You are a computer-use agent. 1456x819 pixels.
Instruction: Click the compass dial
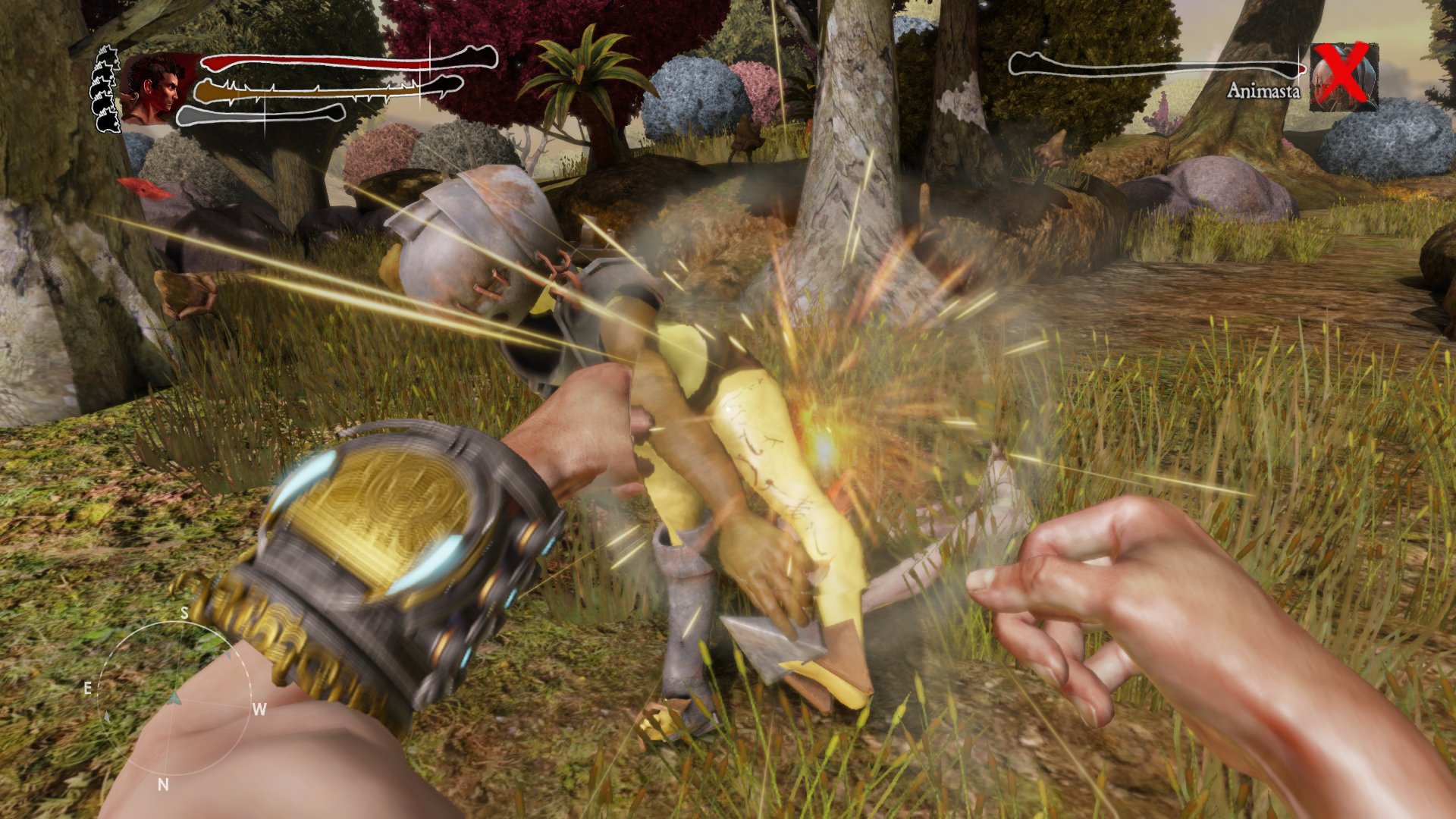click(x=174, y=697)
